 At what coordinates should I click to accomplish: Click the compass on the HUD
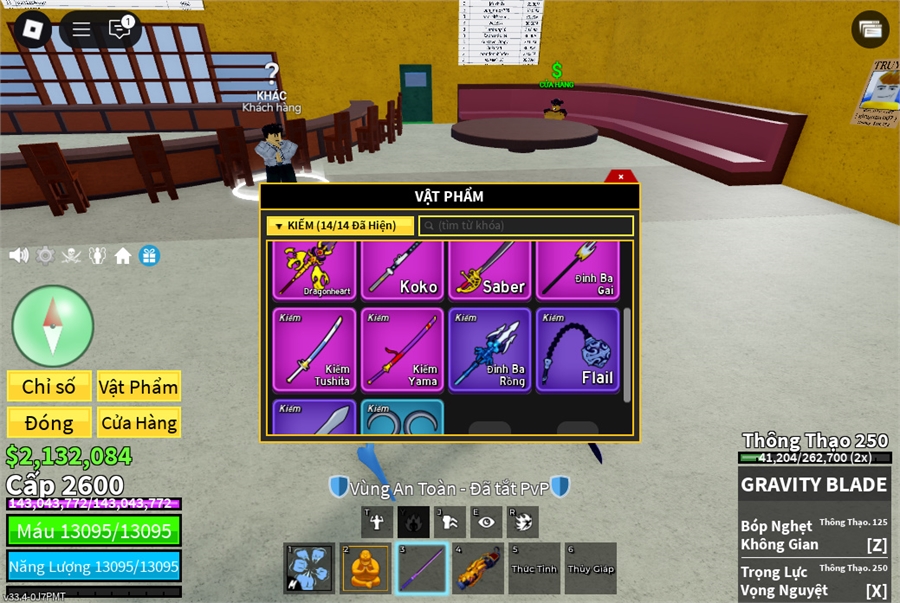tap(52, 326)
